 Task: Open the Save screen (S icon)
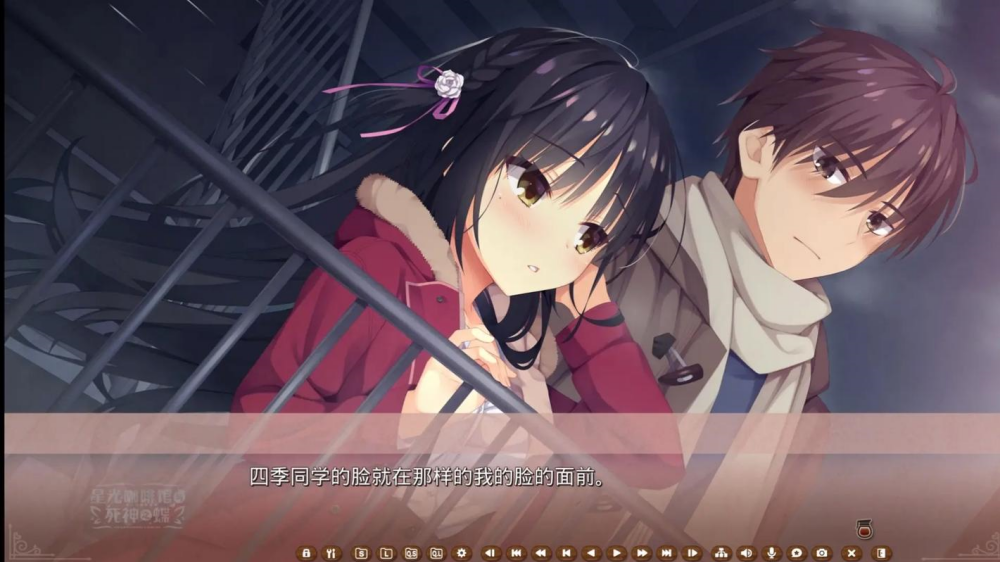point(361,552)
